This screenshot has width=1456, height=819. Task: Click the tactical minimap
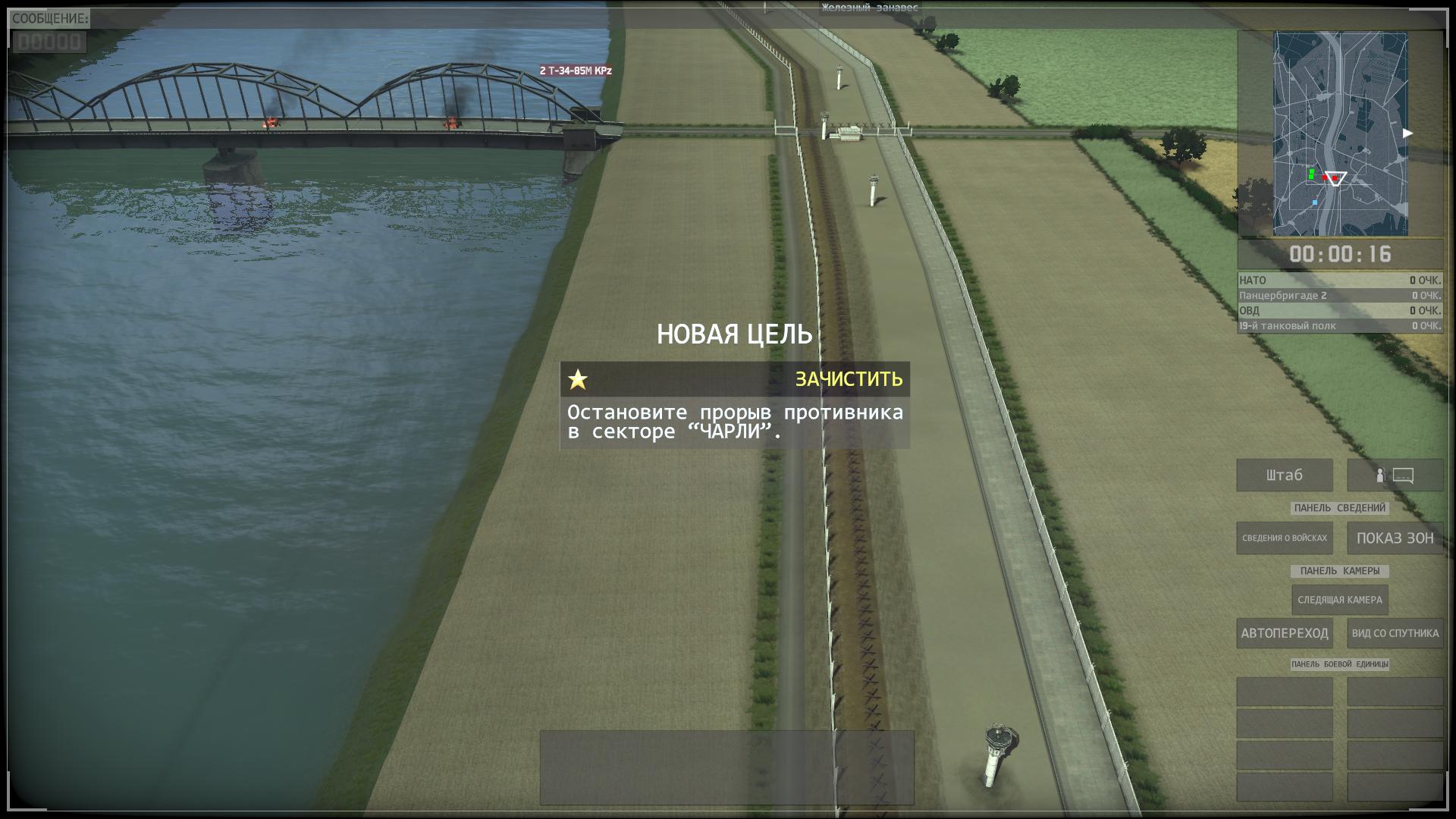(1340, 133)
